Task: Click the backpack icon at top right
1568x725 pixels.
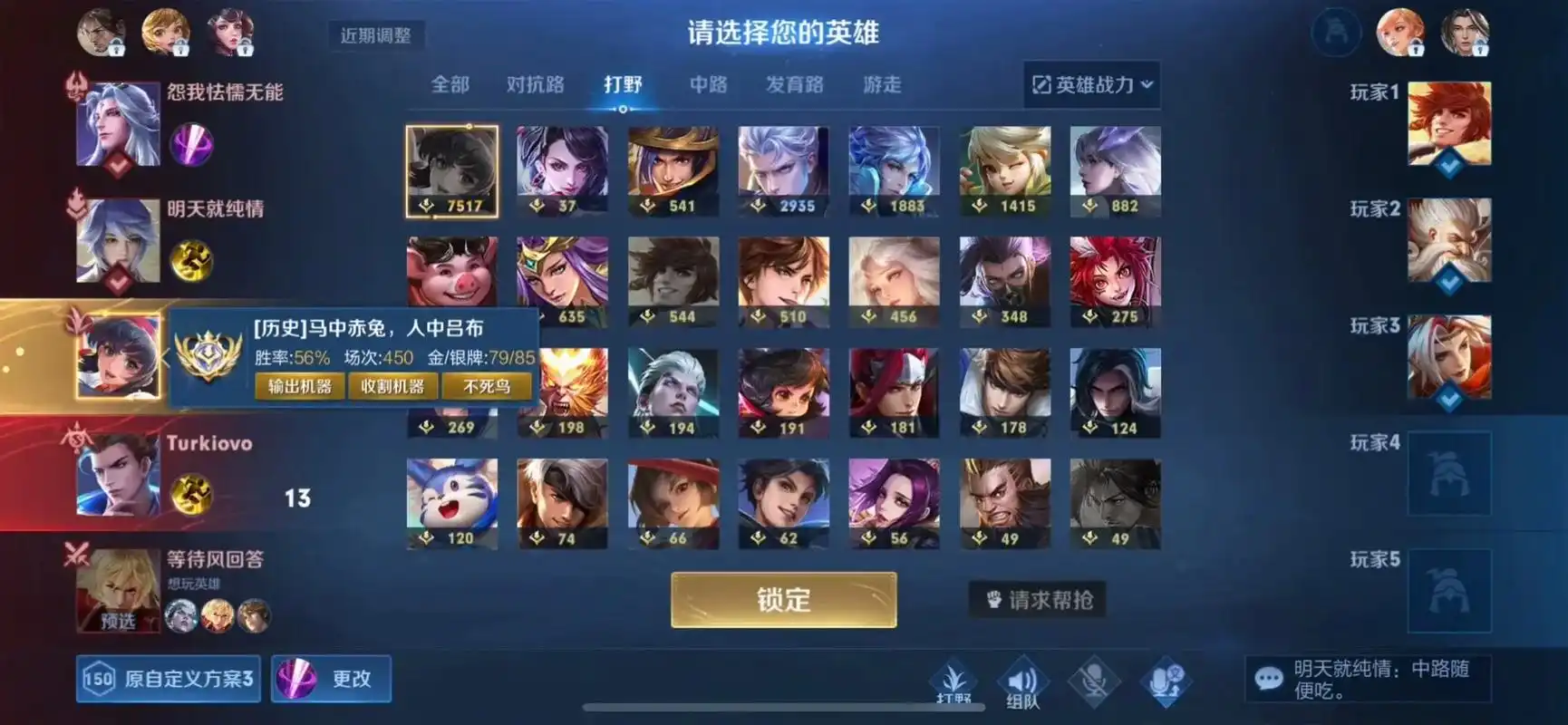Action: (1335, 32)
